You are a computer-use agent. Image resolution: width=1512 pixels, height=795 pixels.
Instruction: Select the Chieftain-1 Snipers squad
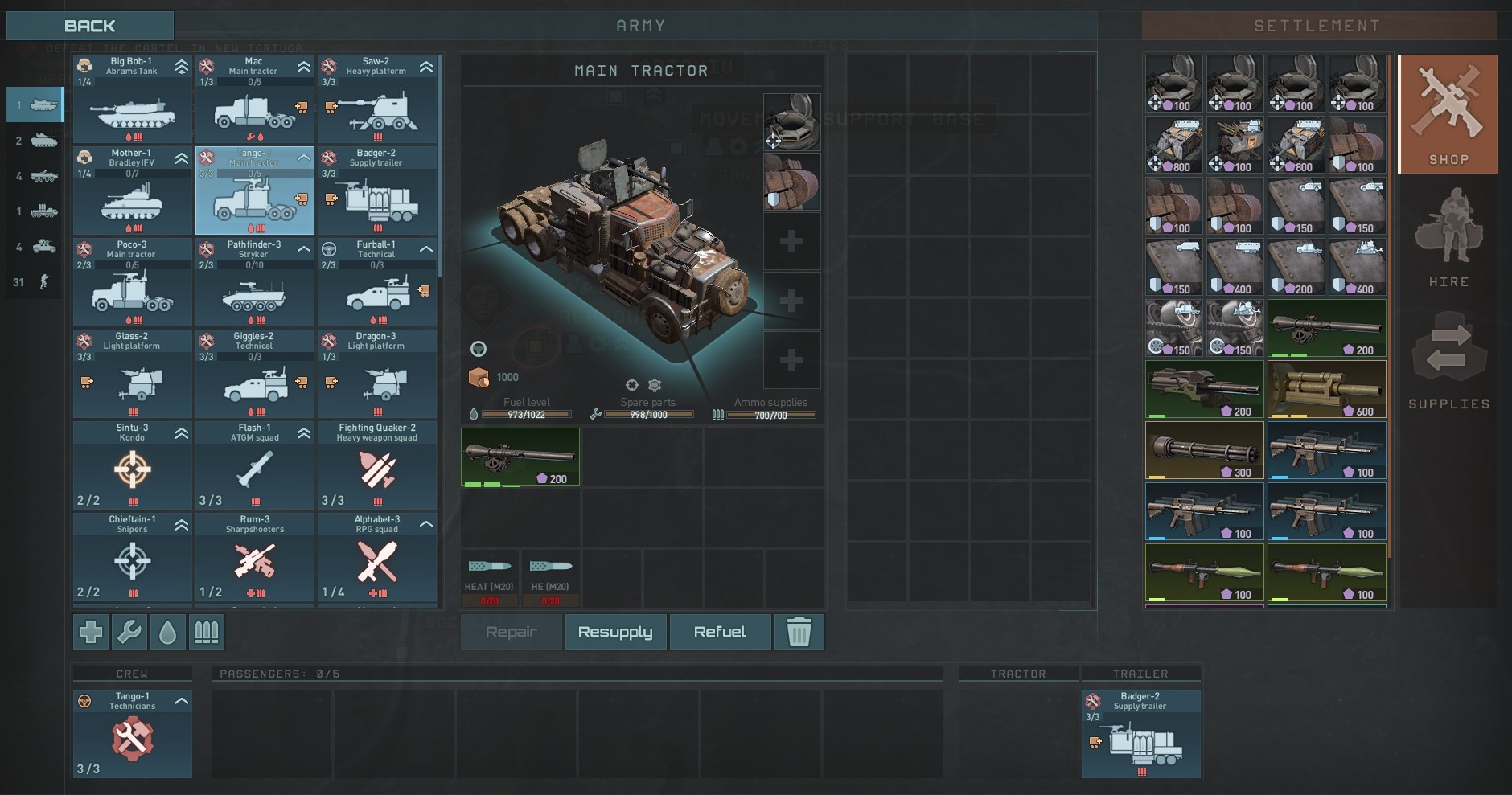point(133,557)
